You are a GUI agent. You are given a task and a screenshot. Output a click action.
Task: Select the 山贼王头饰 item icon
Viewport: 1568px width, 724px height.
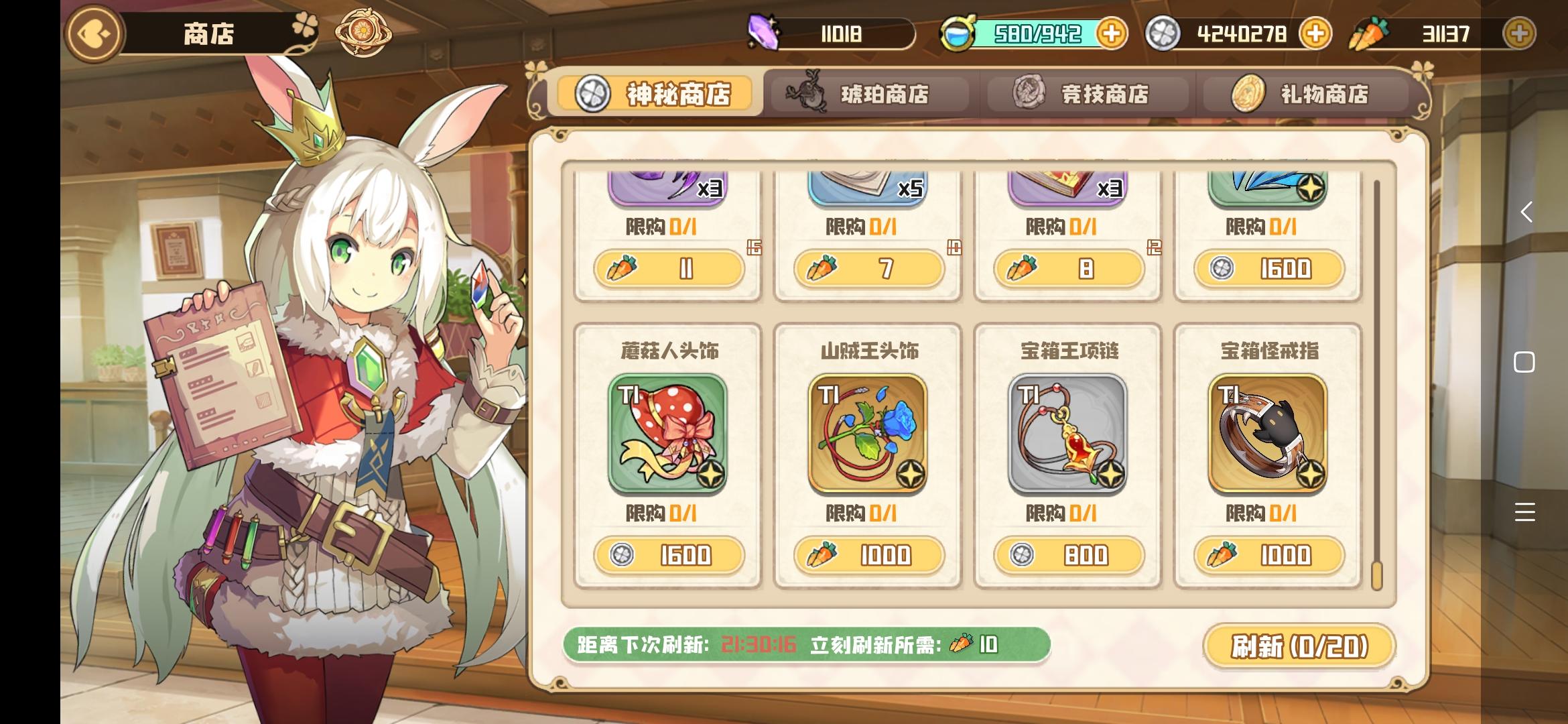(868, 432)
